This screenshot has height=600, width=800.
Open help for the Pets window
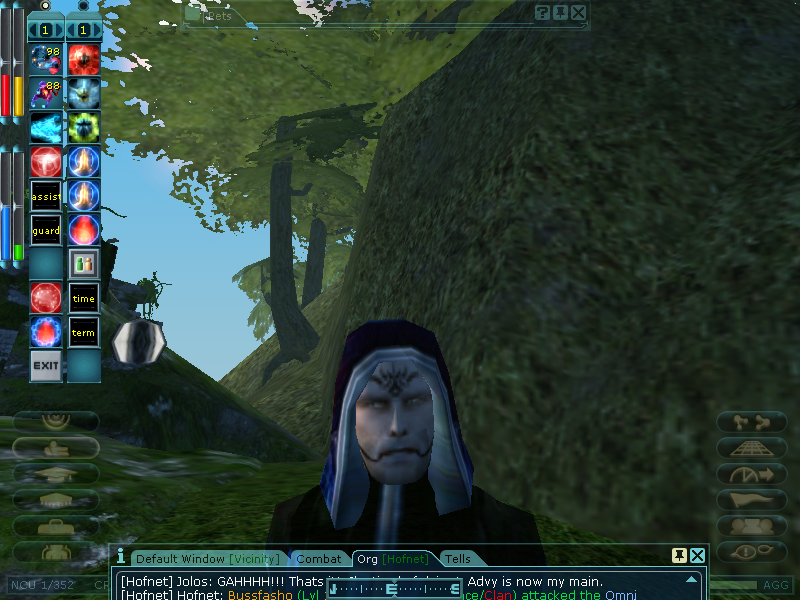[542, 12]
